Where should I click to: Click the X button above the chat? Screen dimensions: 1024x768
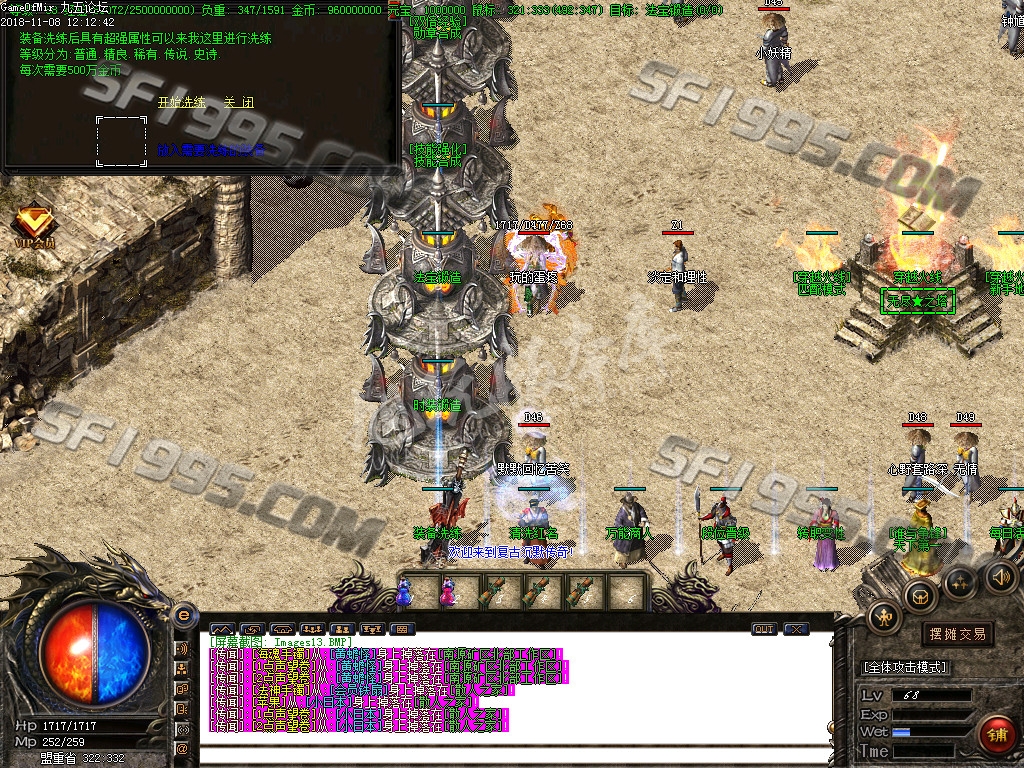(796, 629)
